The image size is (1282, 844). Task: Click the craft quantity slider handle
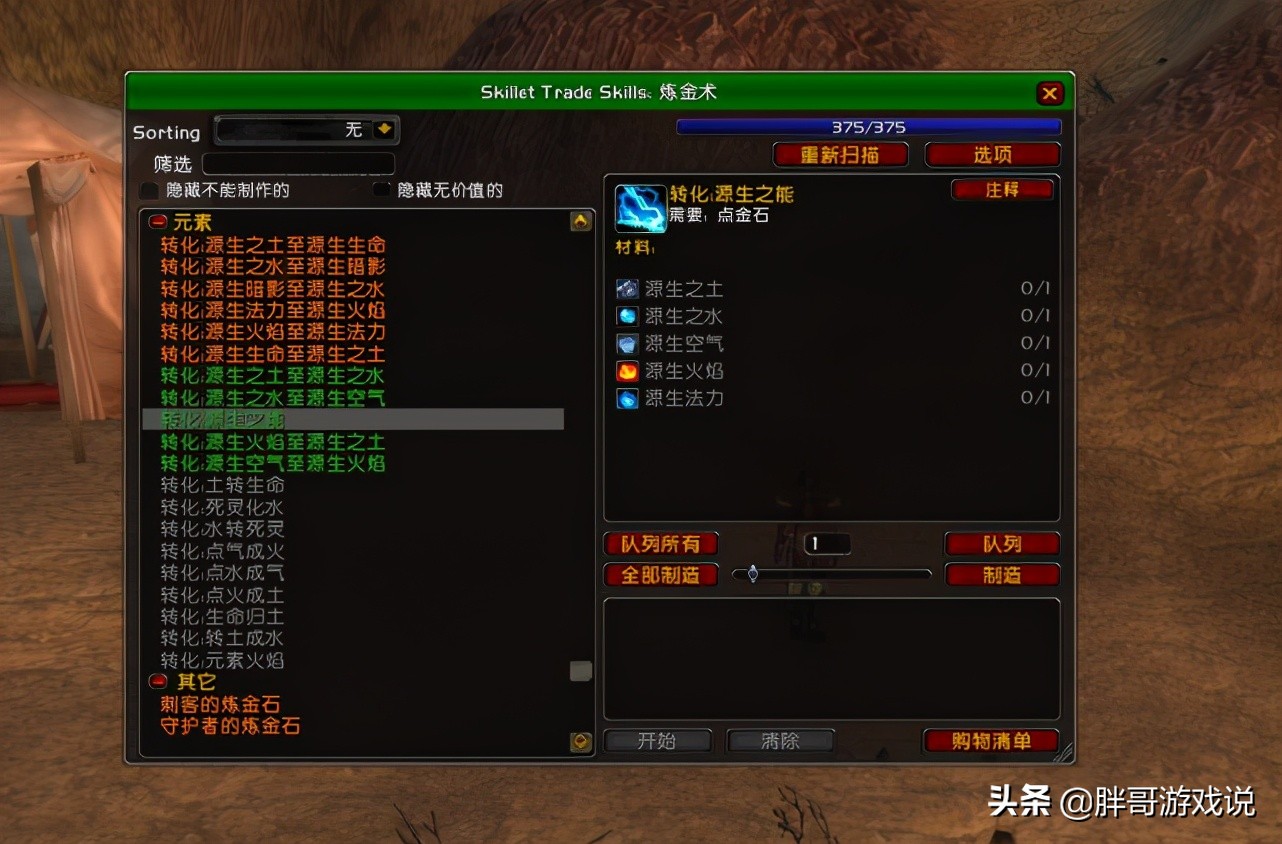(752, 574)
